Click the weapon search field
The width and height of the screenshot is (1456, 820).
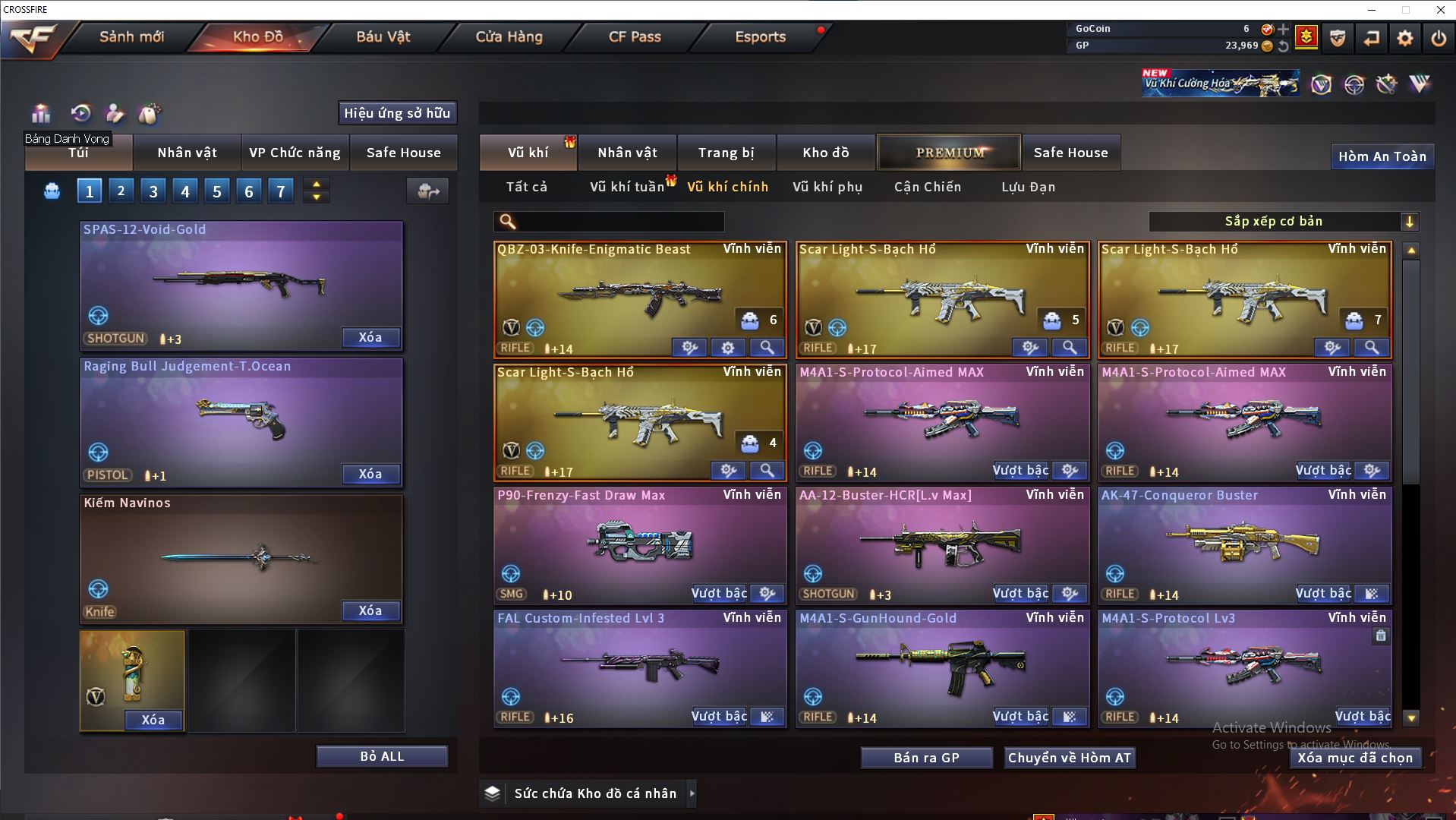click(619, 222)
